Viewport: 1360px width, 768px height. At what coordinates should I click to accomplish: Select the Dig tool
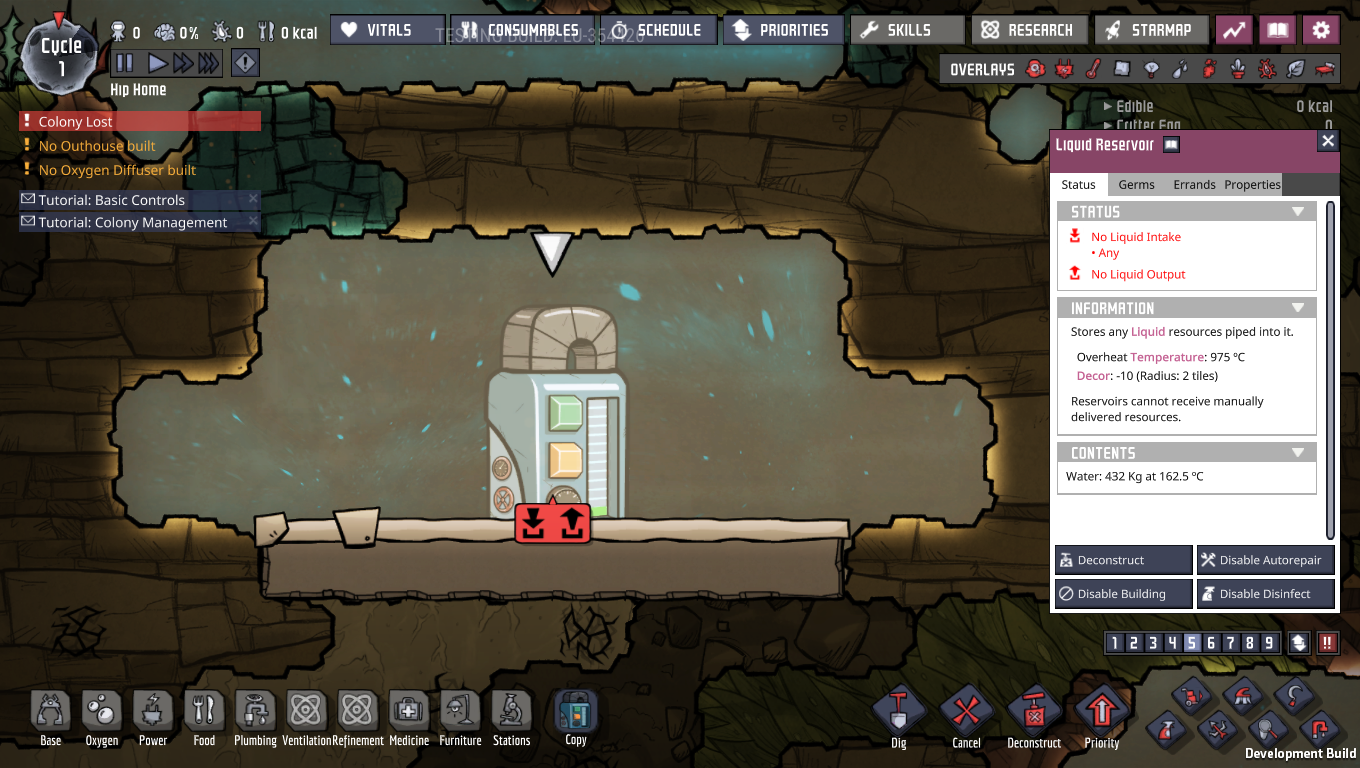point(897,715)
